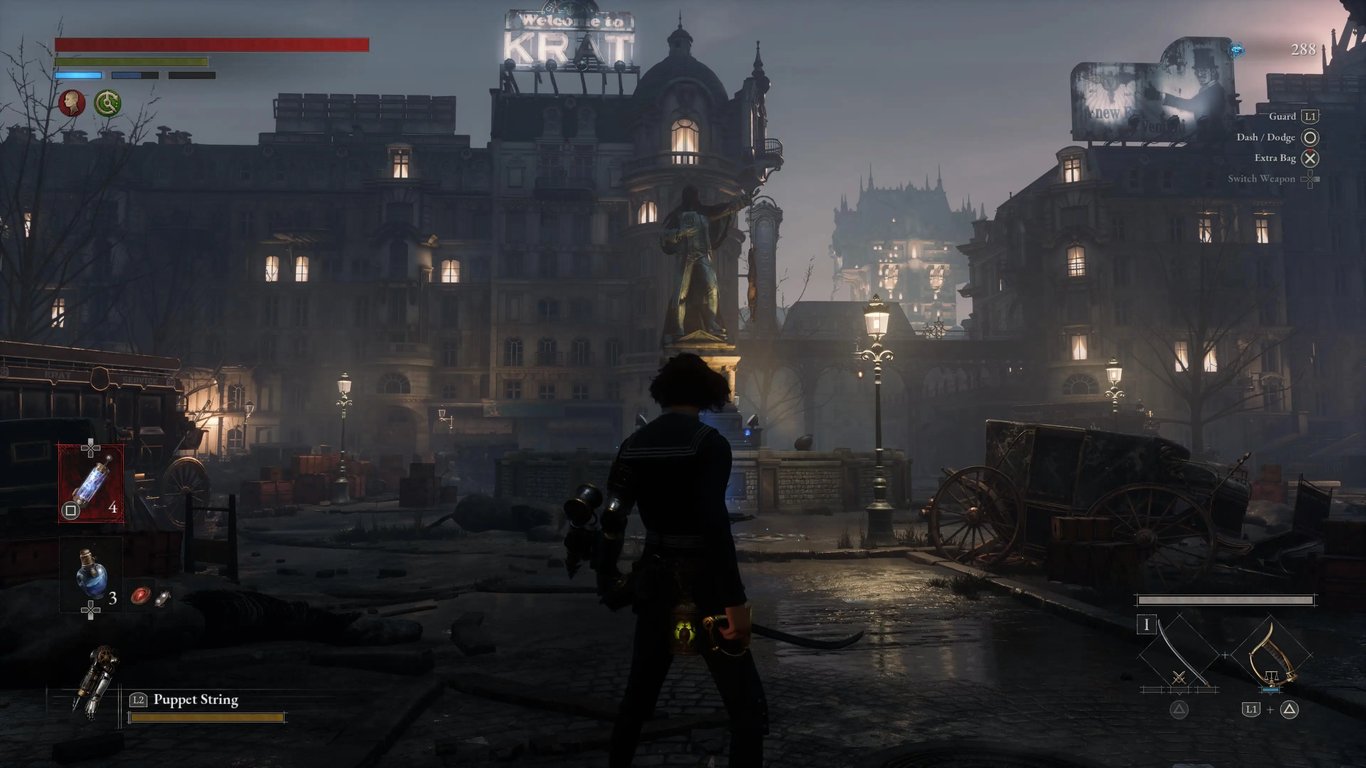Click the red head-profile status icon
The height and width of the screenshot is (768, 1366).
tap(71, 102)
